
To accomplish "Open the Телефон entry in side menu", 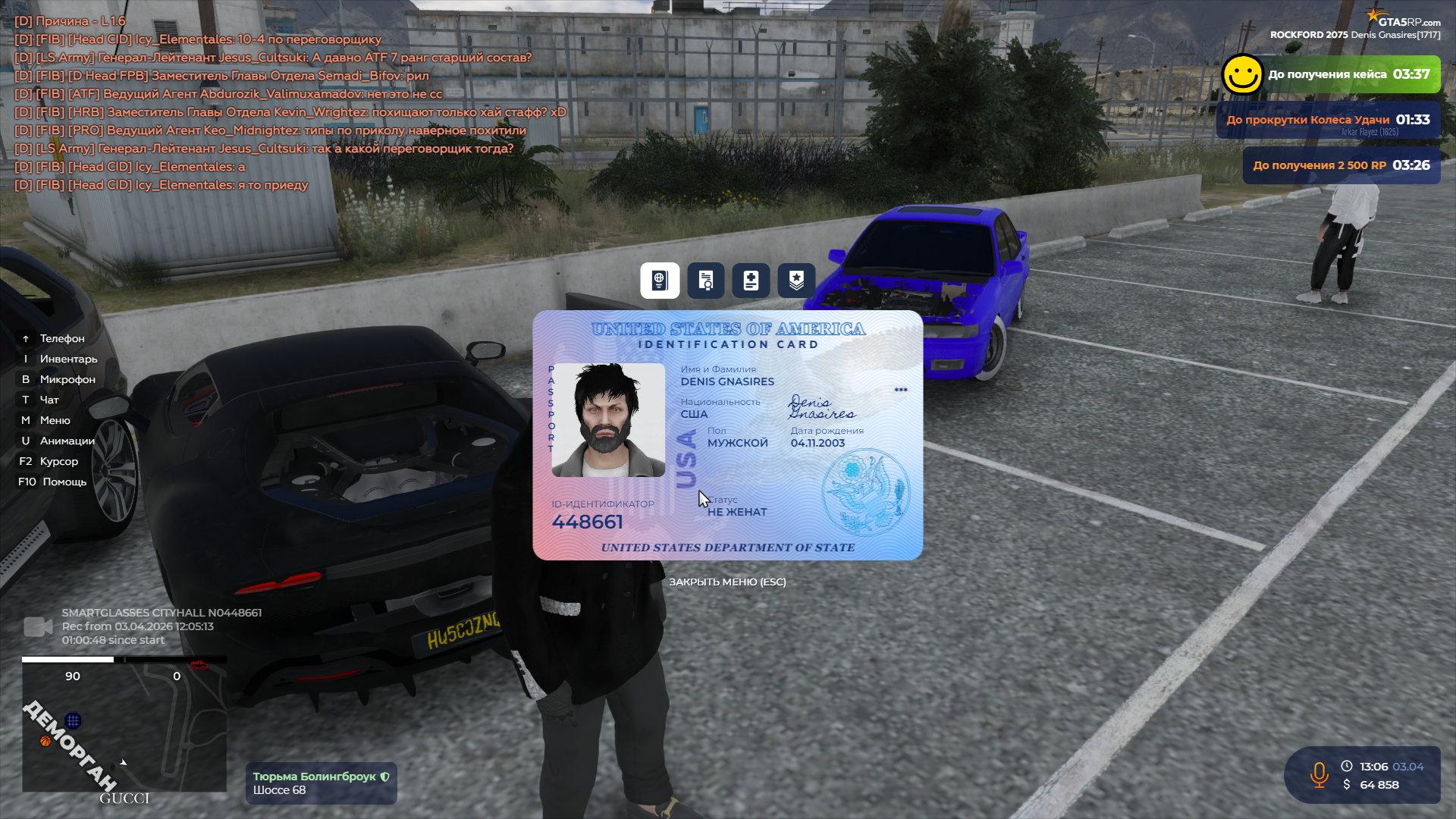I will click(61, 338).
